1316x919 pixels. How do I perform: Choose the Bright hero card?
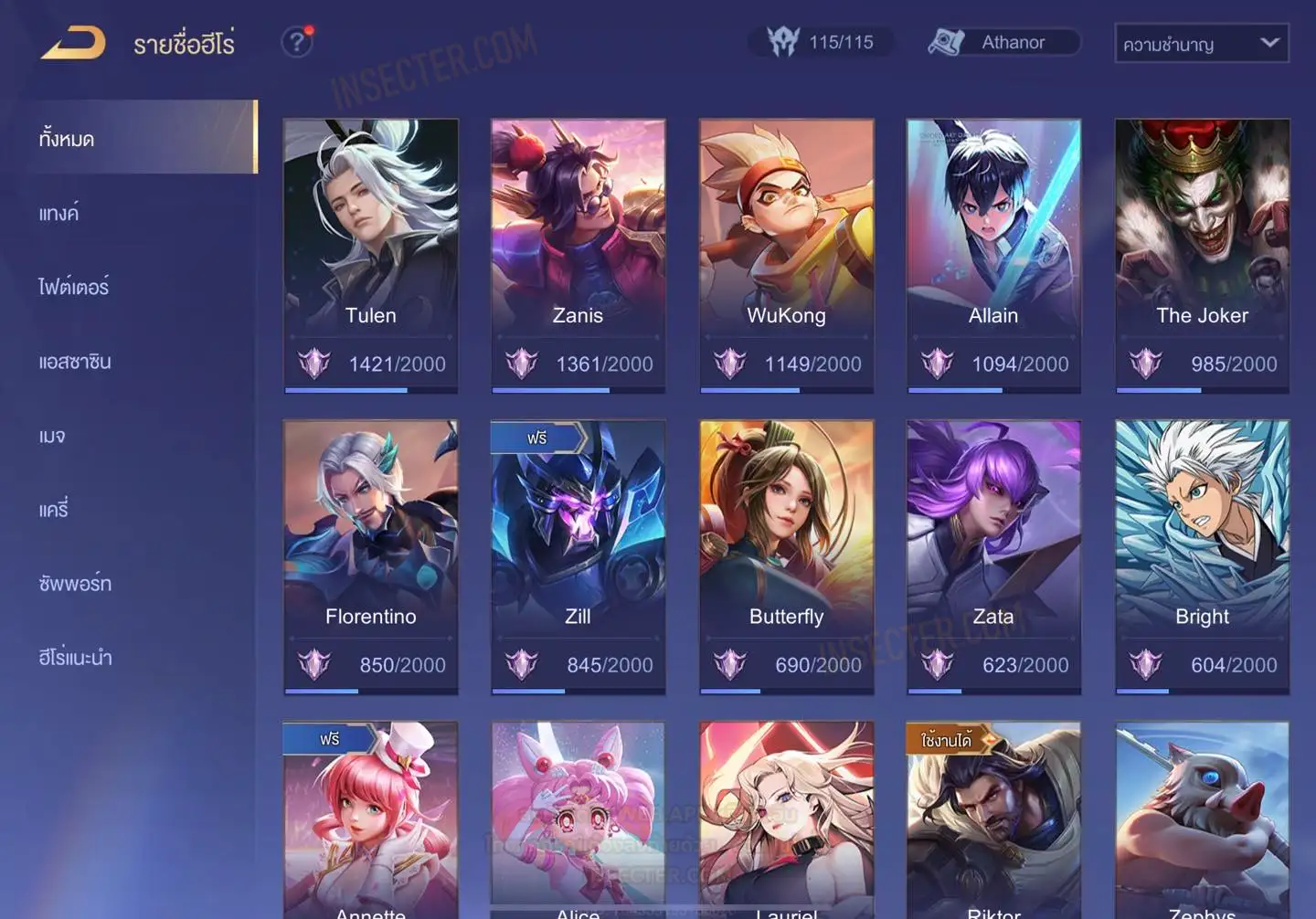pos(1202,557)
